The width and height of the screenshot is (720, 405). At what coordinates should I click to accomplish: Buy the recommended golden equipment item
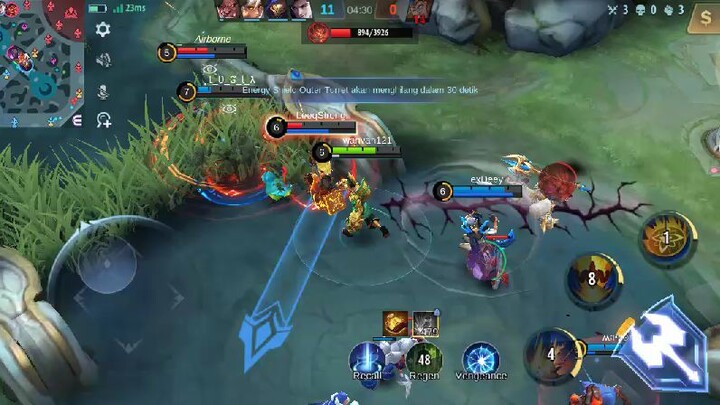click(x=395, y=322)
